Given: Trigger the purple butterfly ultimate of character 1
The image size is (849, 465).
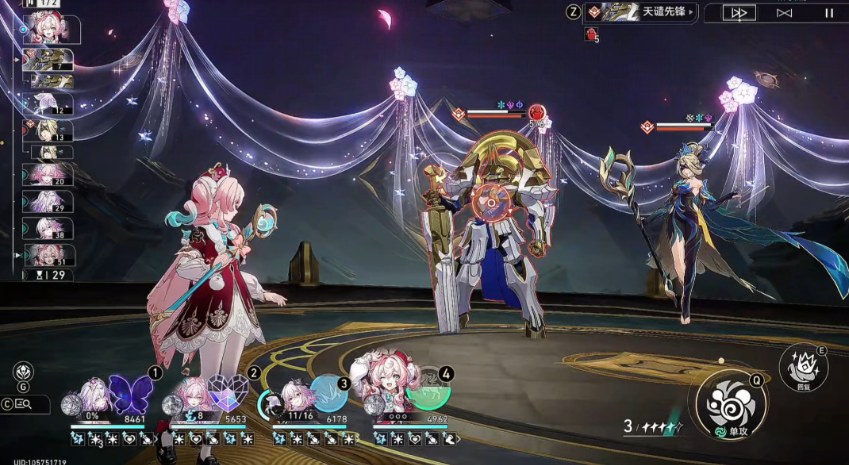Looking at the screenshot, I should pos(129,394).
